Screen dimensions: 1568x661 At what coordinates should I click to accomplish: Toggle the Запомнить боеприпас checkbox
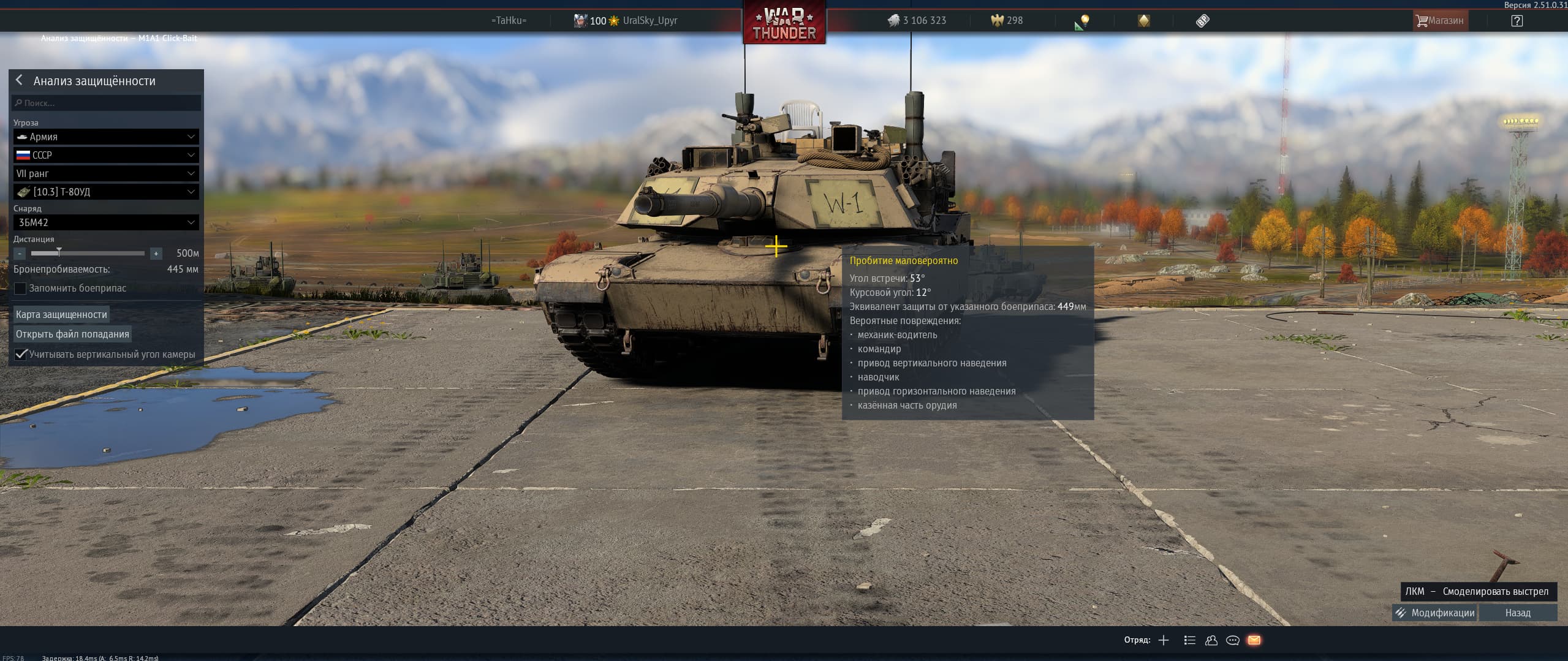pyautogui.click(x=21, y=289)
